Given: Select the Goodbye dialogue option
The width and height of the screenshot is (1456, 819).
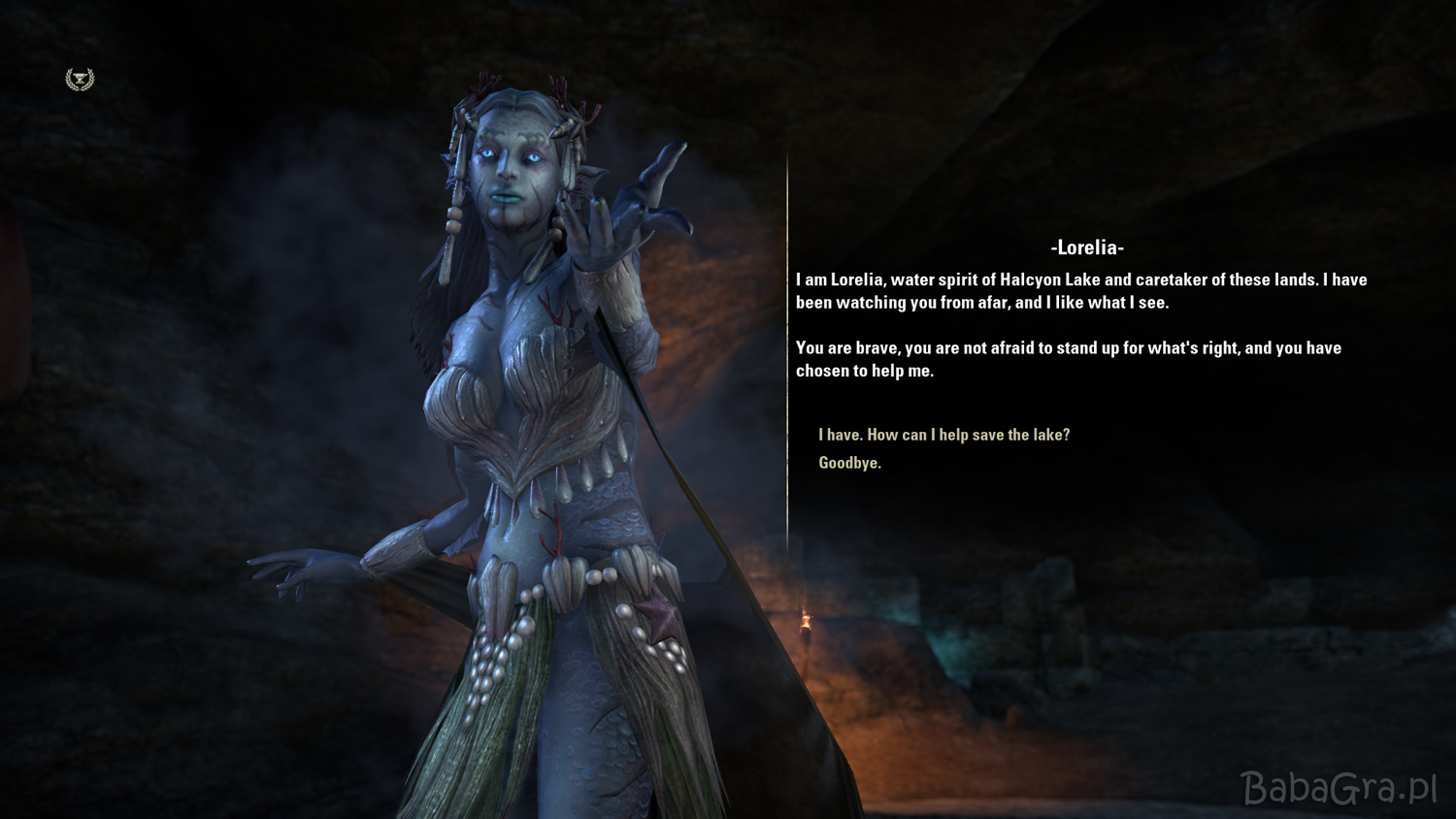Looking at the screenshot, I should coord(849,463).
